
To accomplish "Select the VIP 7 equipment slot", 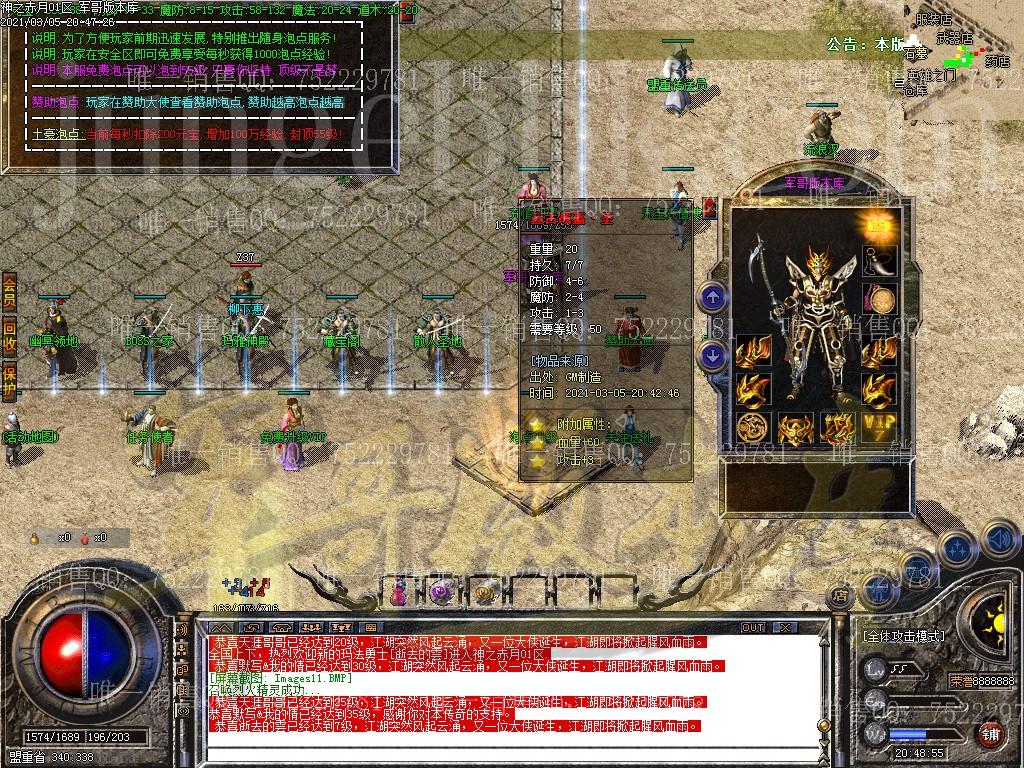I will (x=880, y=427).
